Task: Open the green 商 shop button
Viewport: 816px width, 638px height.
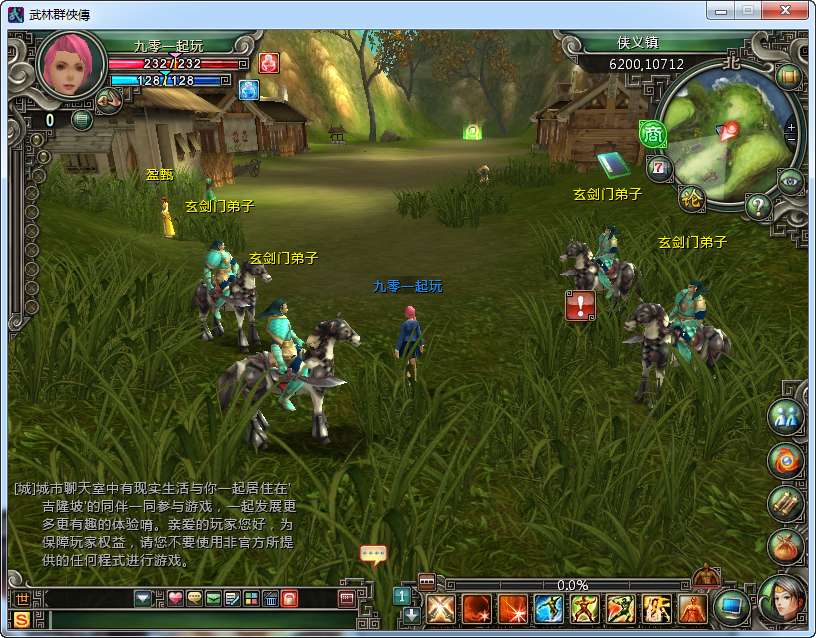Action: 653,133
